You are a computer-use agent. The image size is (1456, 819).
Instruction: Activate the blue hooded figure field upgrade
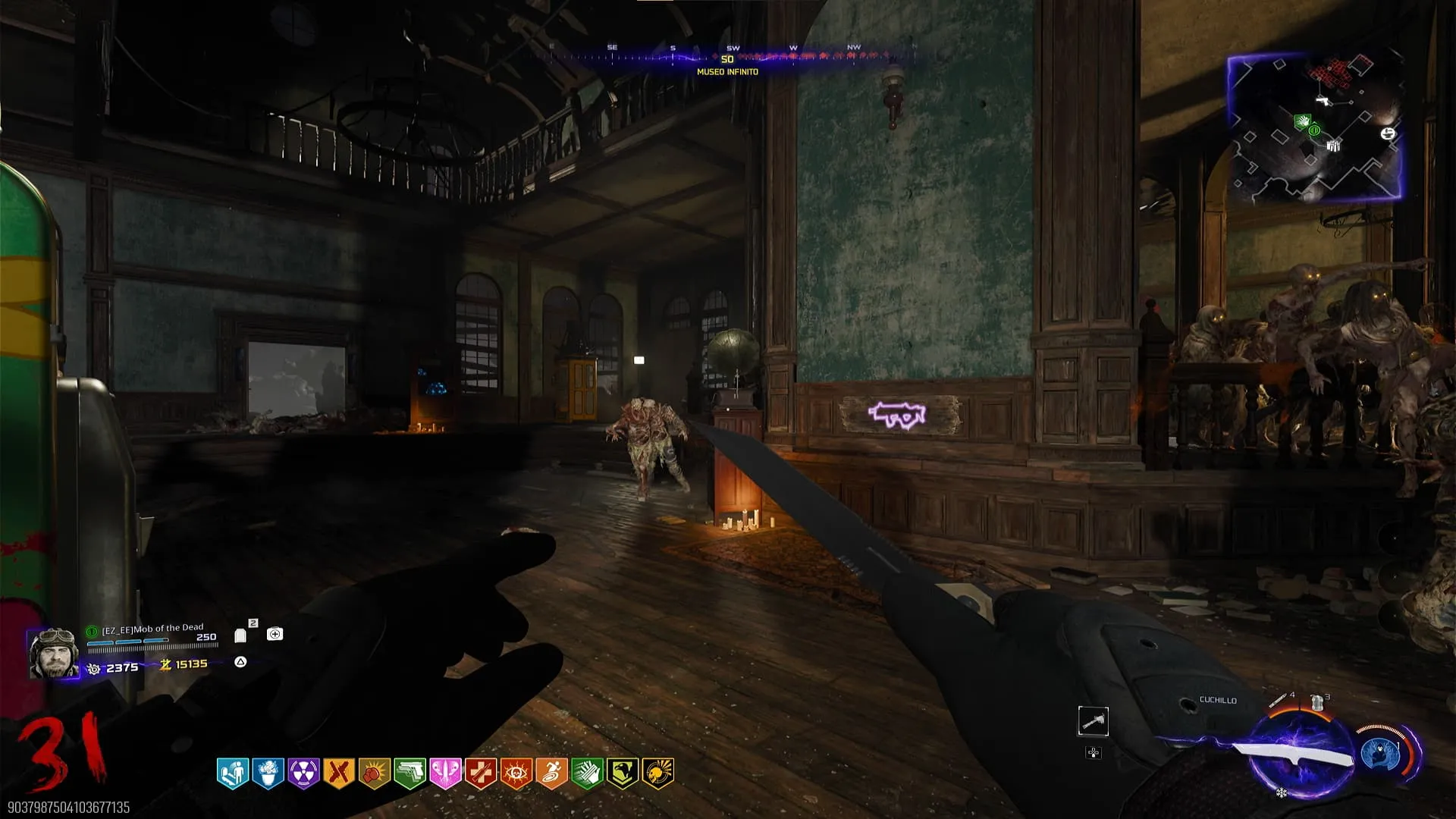click(1380, 755)
